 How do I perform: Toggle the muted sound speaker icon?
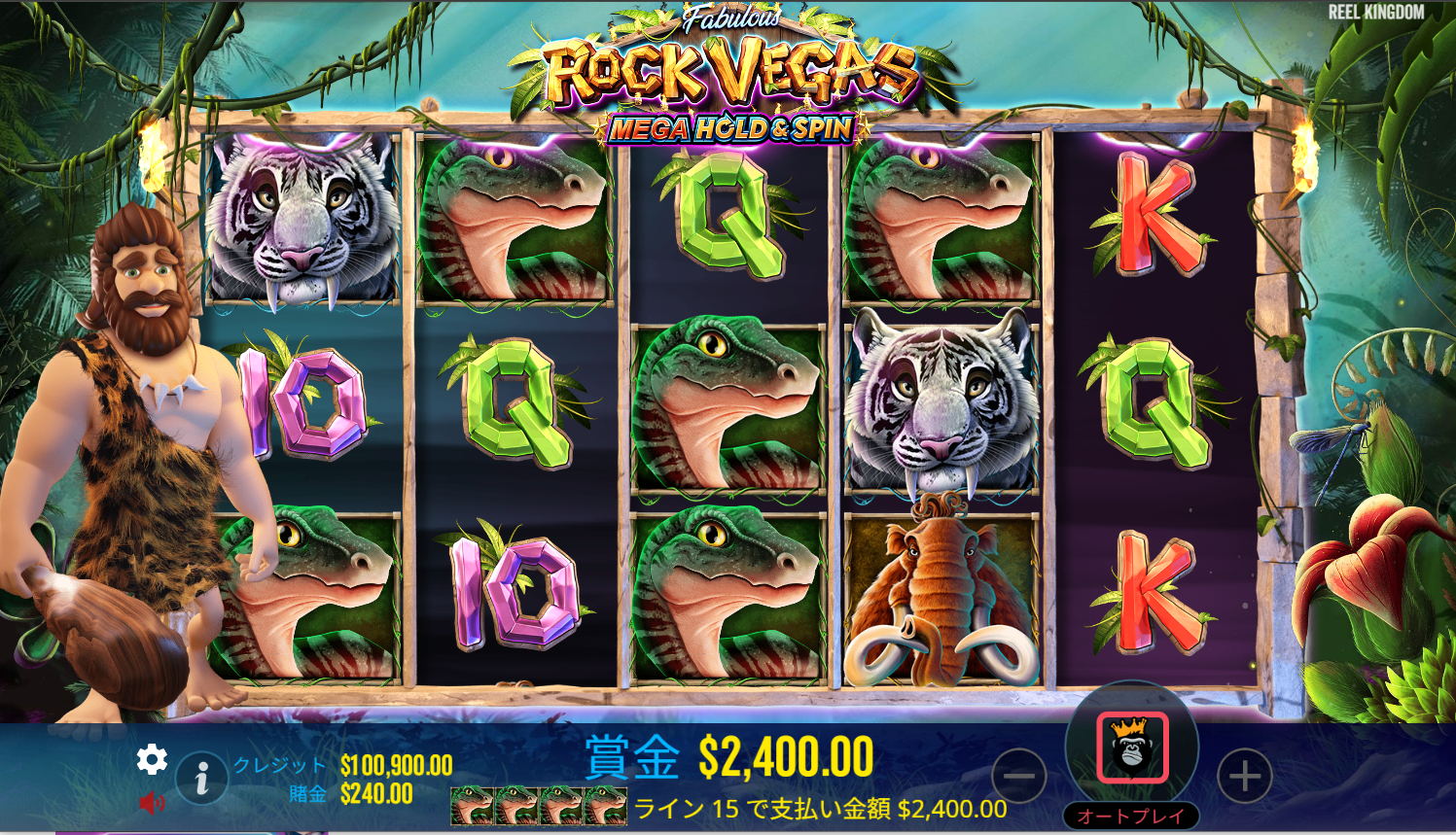[152, 803]
